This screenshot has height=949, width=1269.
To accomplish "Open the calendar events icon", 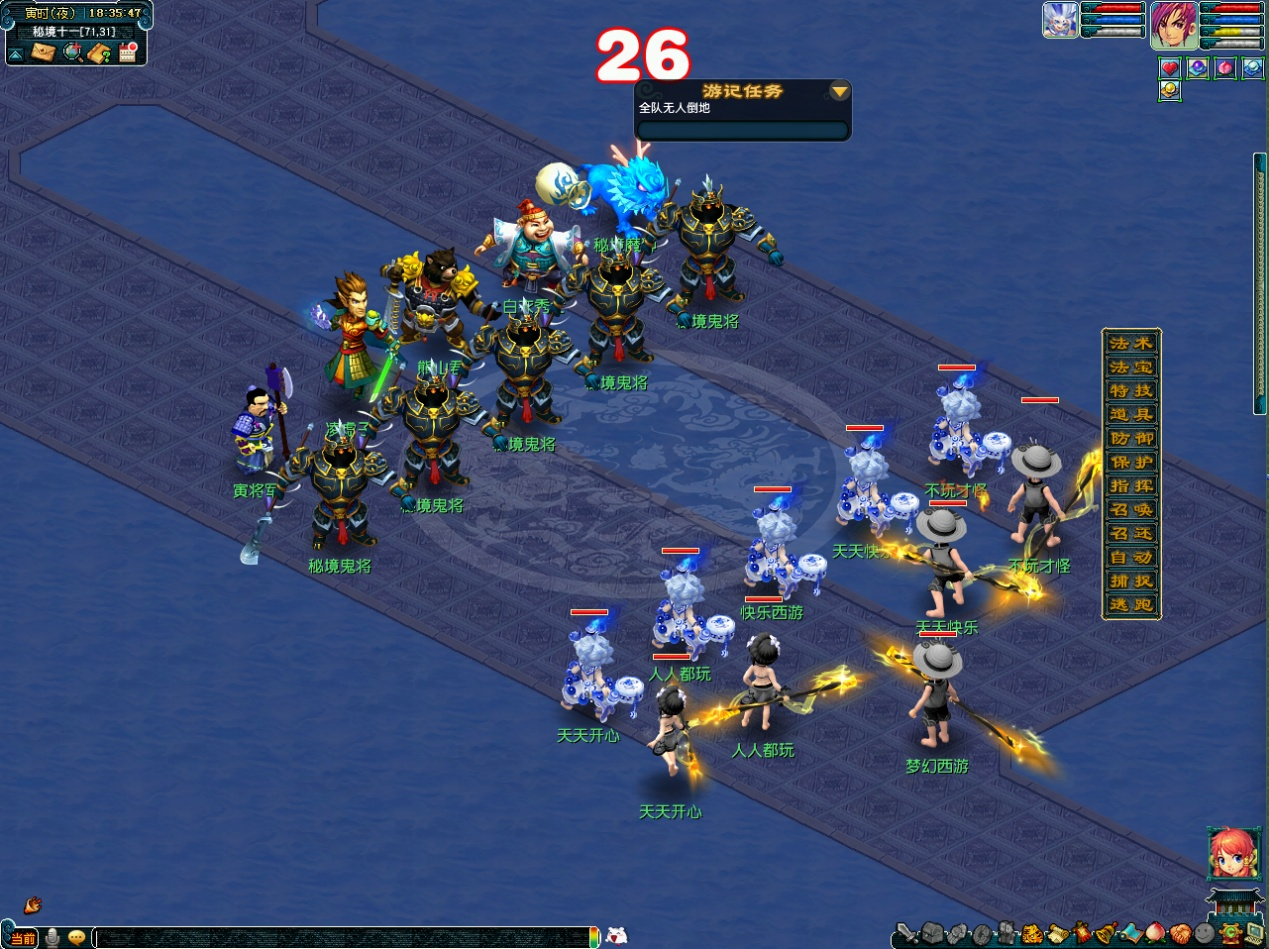I will click(x=127, y=52).
